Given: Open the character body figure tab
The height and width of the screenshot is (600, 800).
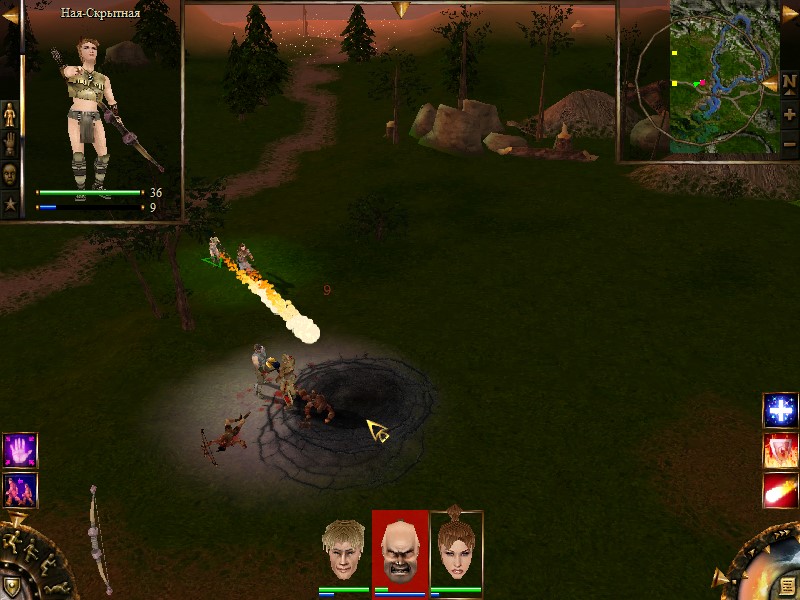Looking at the screenshot, I should (x=10, y=114).
